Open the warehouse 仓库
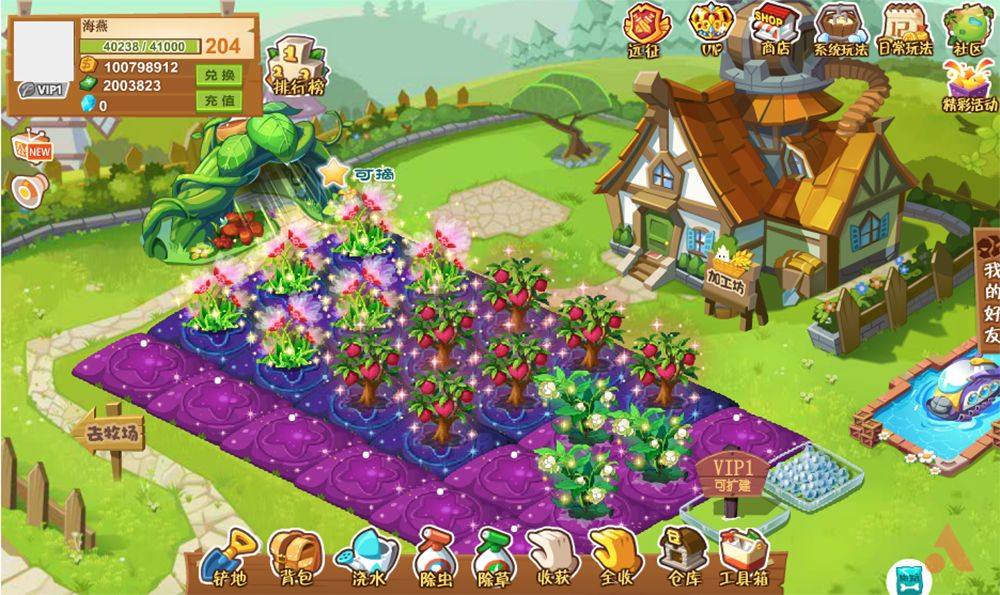 680,555
